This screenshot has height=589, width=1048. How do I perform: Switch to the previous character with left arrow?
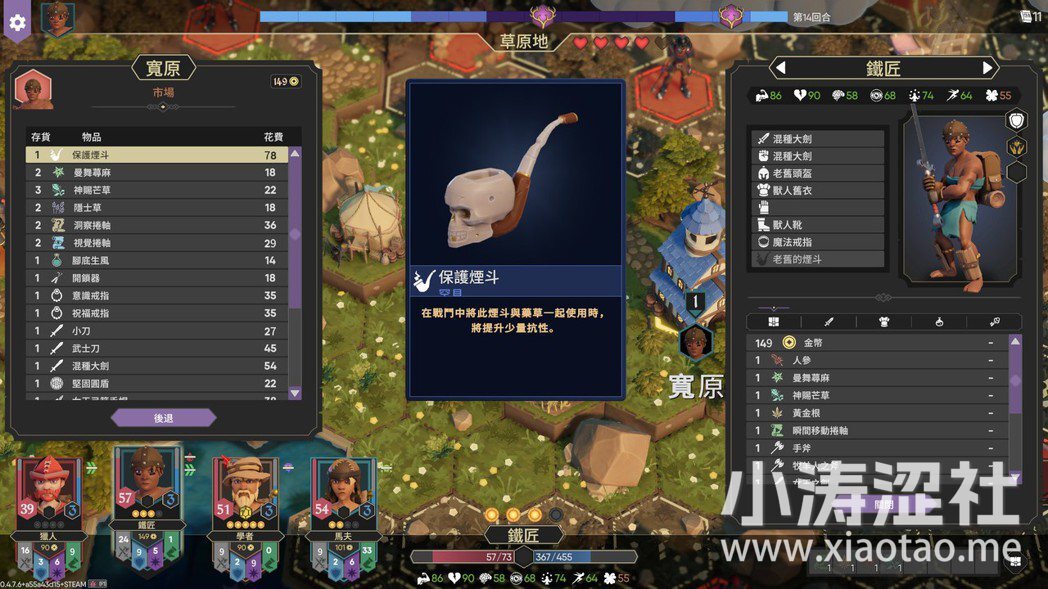click(781, 68)
